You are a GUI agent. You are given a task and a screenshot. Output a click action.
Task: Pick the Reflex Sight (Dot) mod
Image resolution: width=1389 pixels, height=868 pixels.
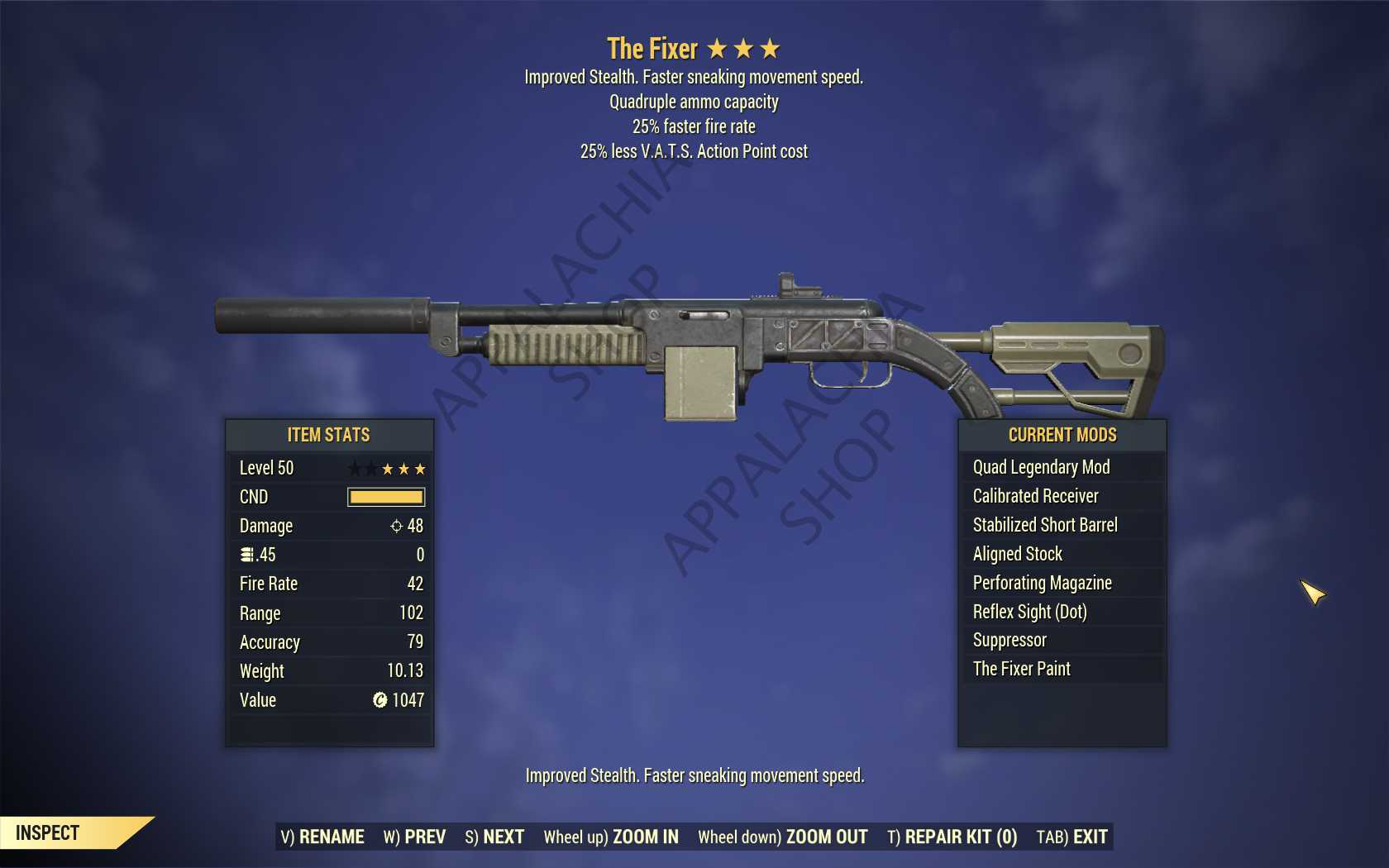coord(1029,612)
